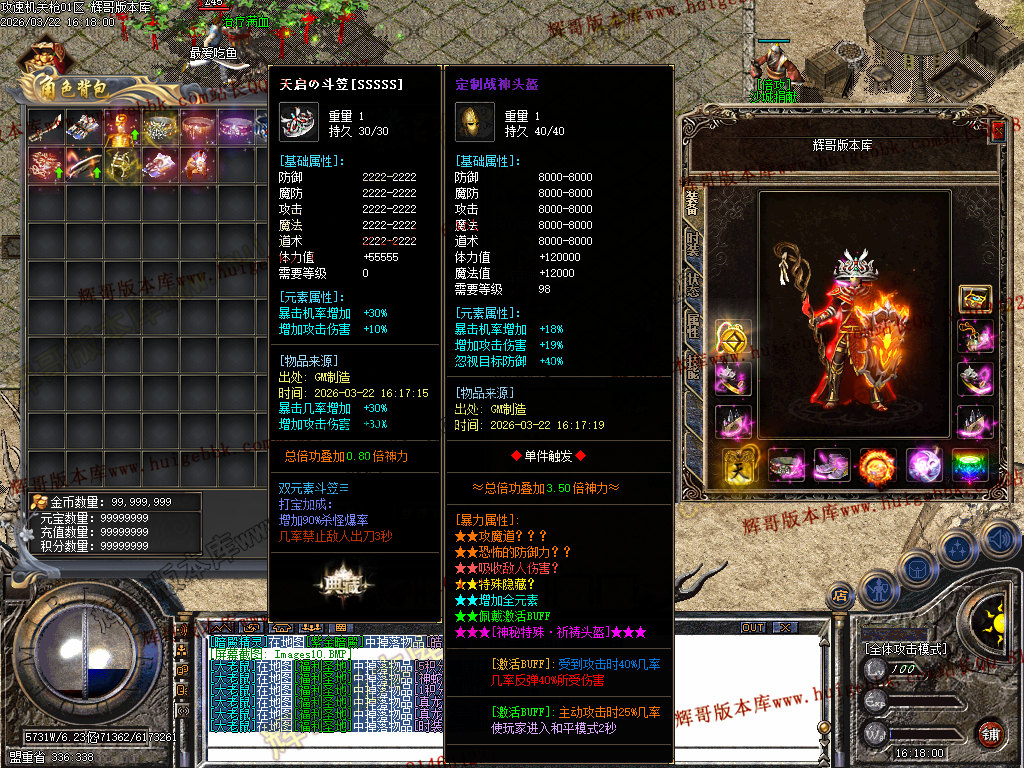1024x768 pixels.
Task: Click the OUT button above the chat
Action: click(752, 627)
